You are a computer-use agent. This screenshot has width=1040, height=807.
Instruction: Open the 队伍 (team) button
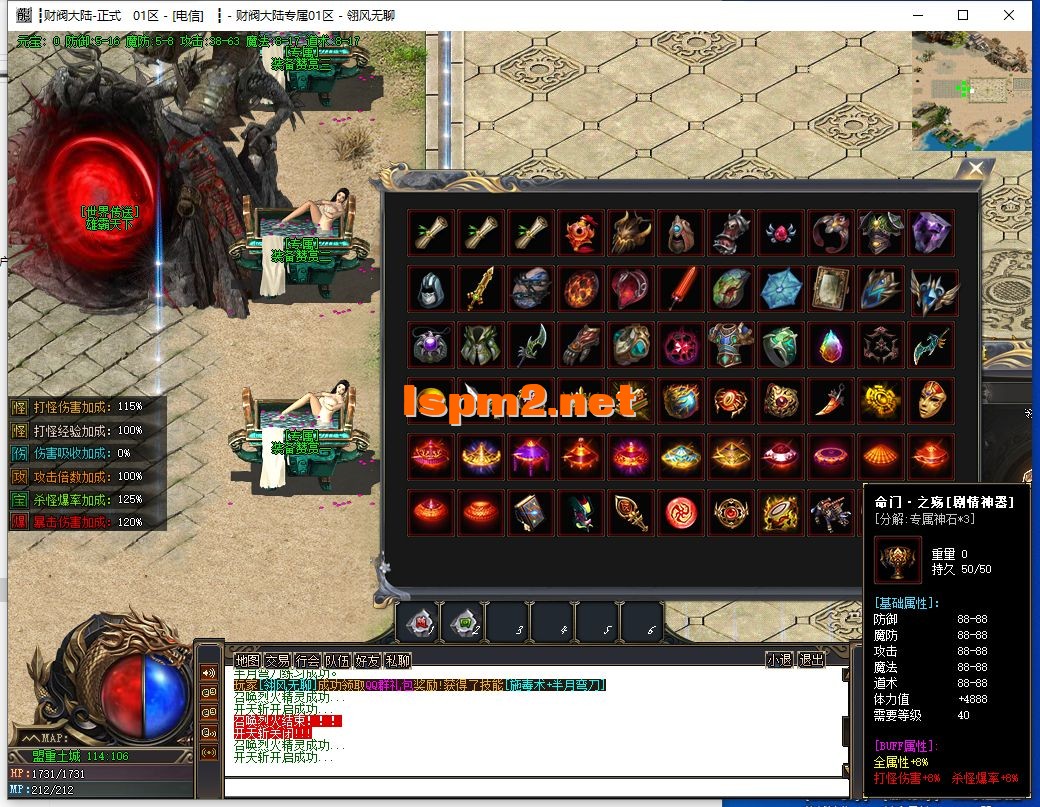tap(337, 660)
